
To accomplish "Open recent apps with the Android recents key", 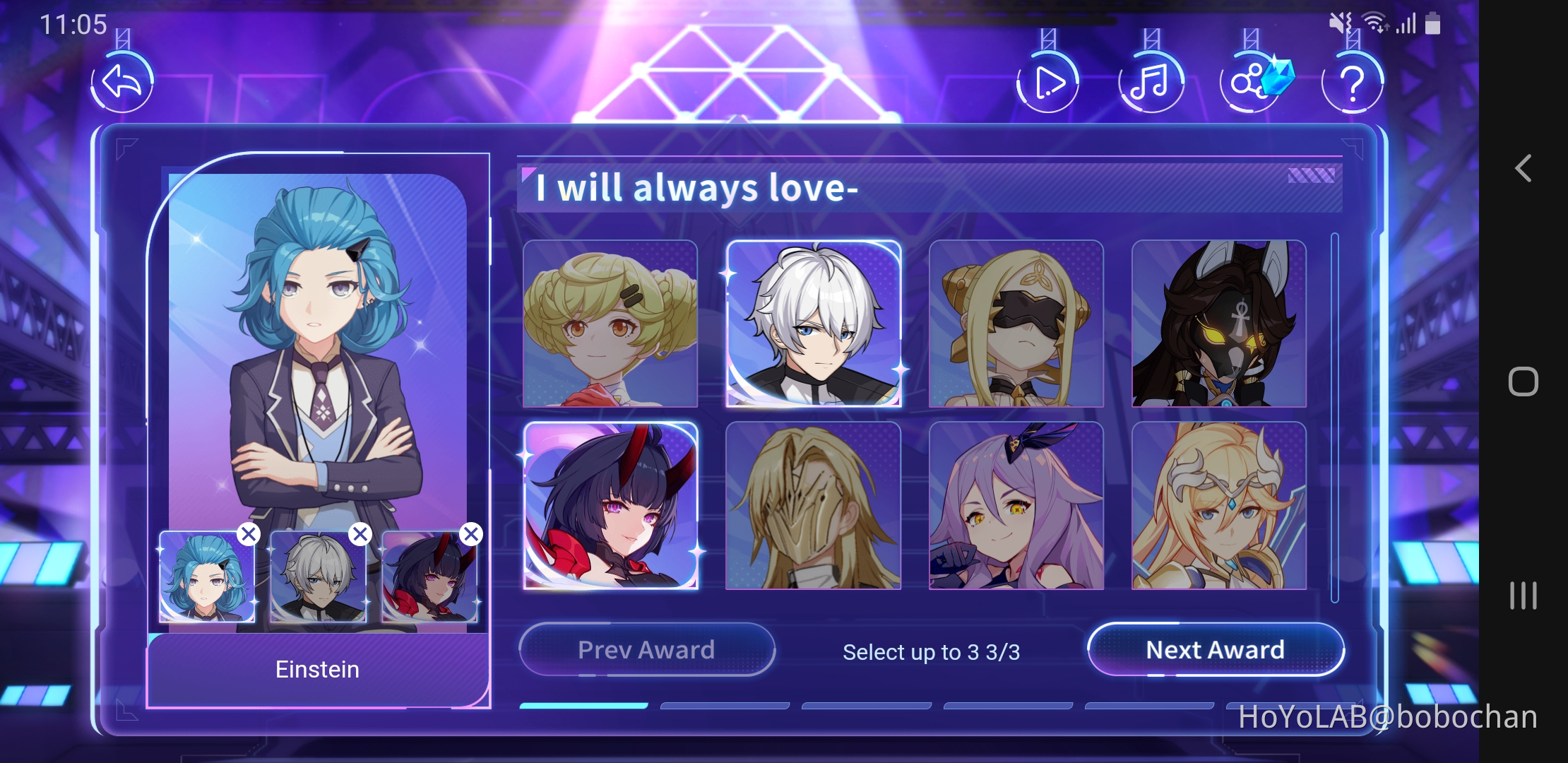I will click(1523, 596).
